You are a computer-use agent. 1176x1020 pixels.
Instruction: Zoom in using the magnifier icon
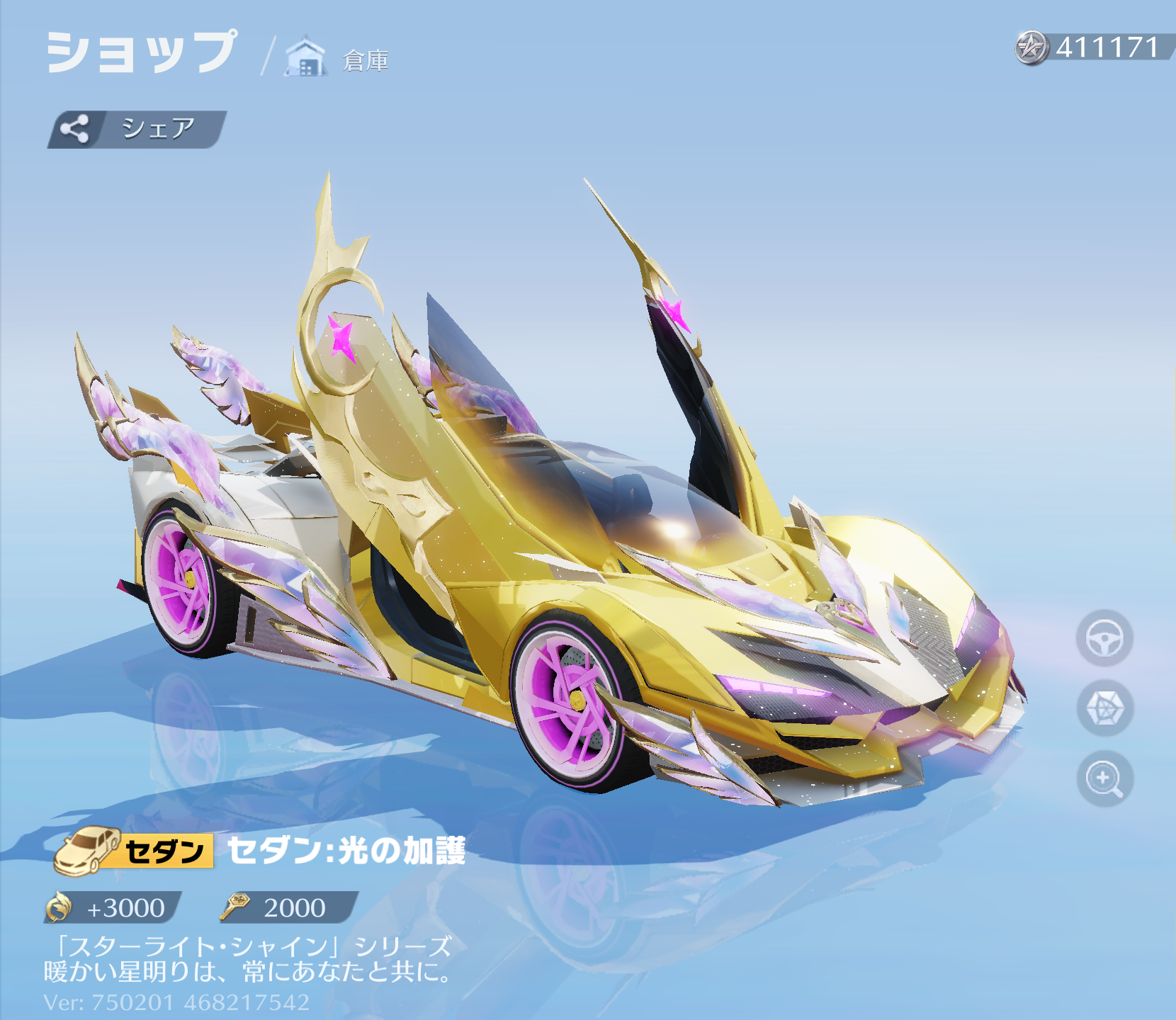click(1104, 778)
